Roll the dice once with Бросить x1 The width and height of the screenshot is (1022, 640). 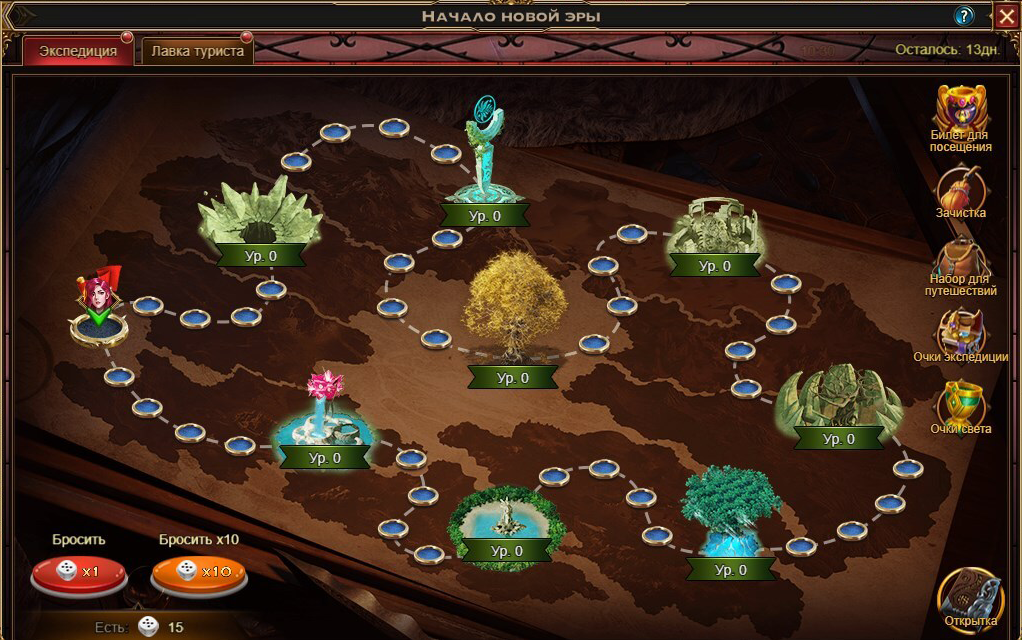coord(78,572)
